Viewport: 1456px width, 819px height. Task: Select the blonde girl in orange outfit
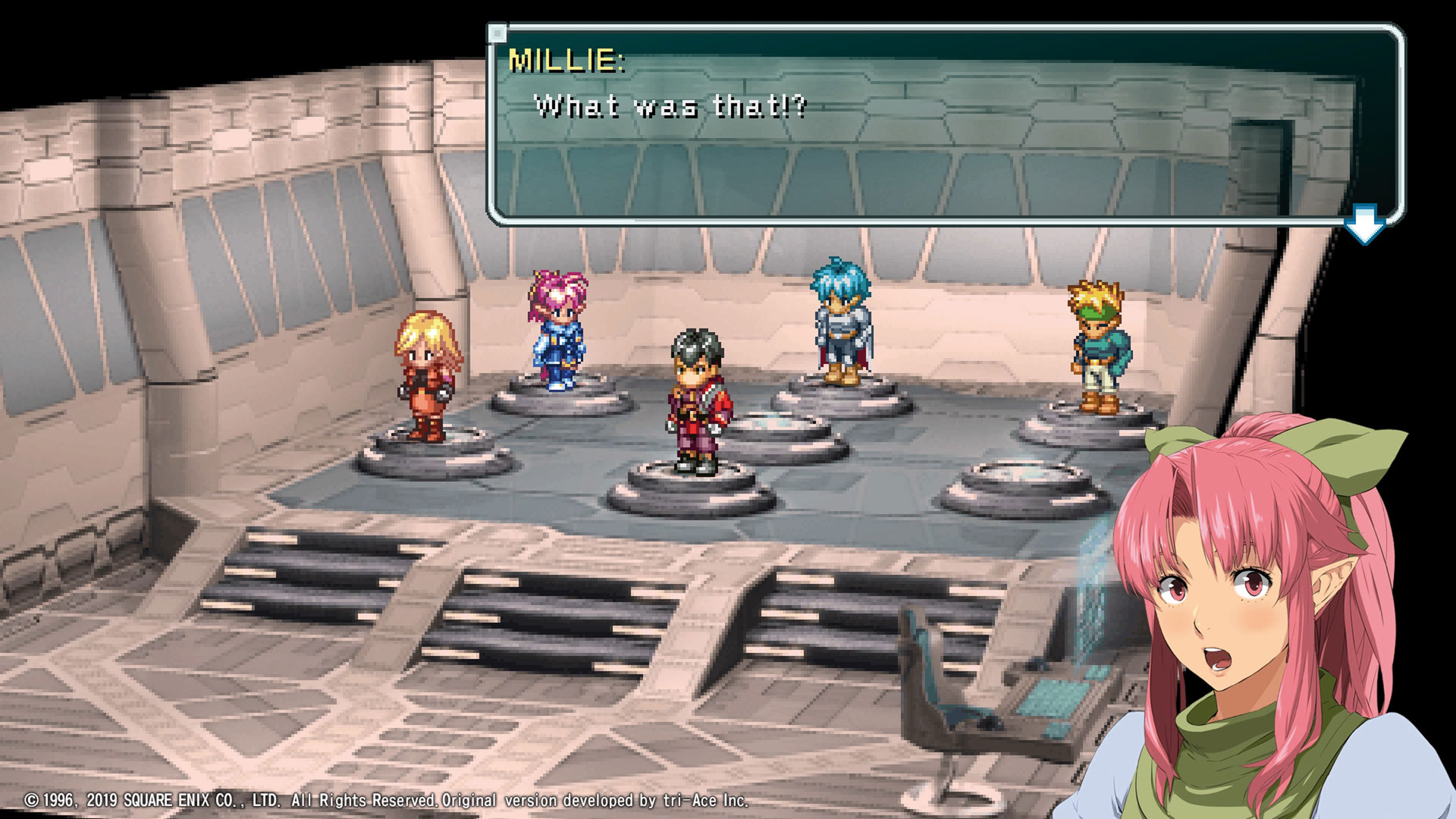click(425, 379)
